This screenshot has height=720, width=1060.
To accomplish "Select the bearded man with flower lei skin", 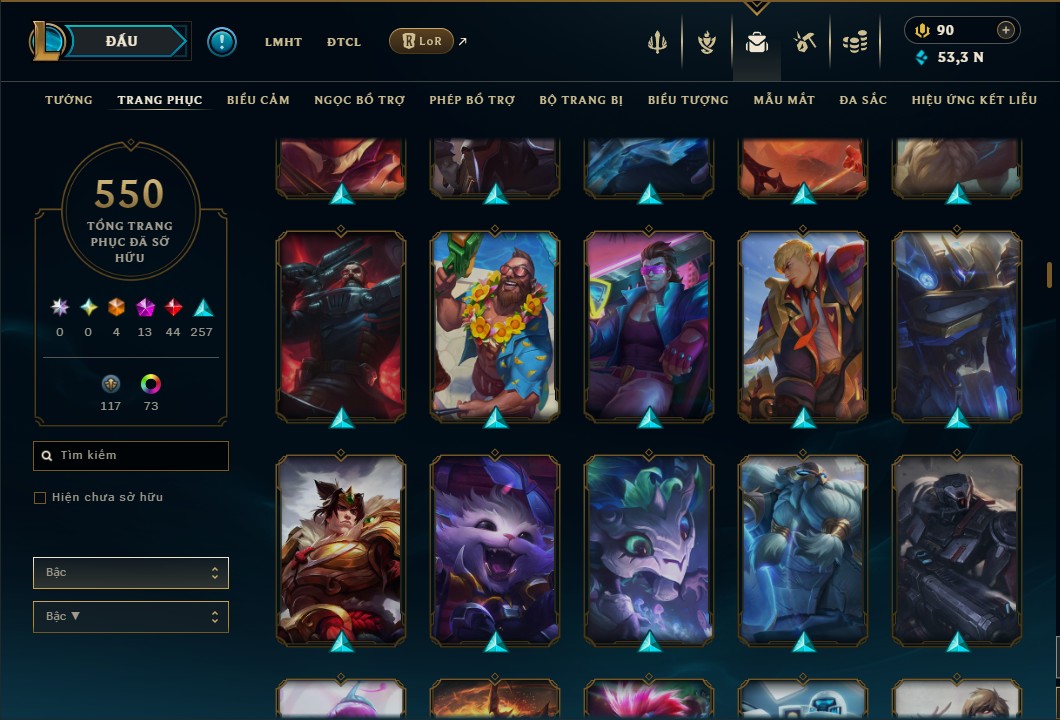I will [495, 325].
